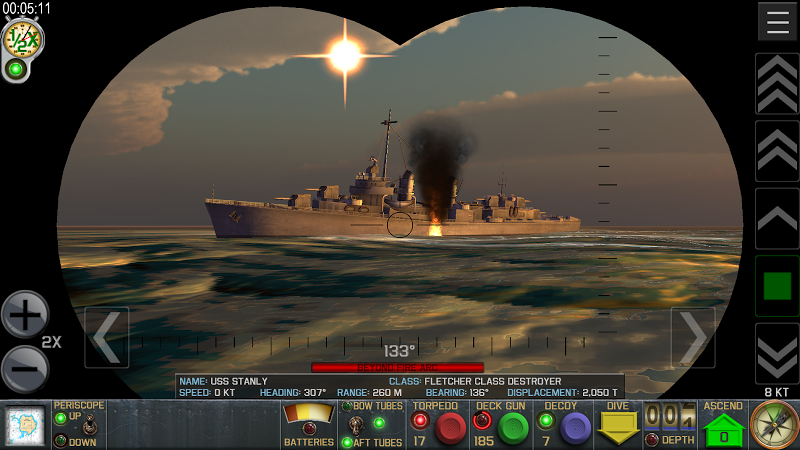Raise the periscope with UP light
Image resolution: width=800 pixels, height=450 pixels.
(x=61, y=417)
